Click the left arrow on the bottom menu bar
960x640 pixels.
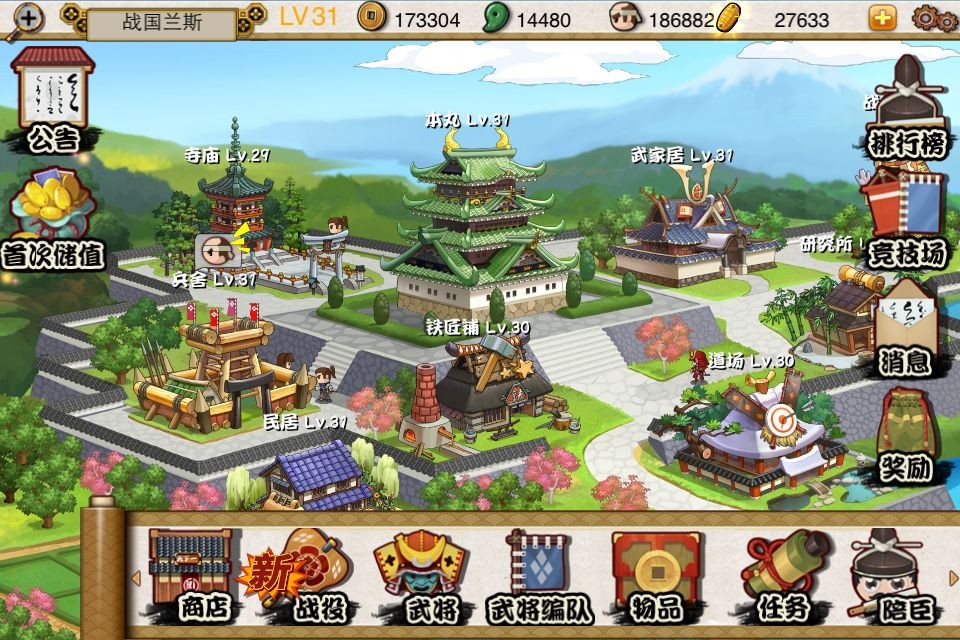point(135,577)
